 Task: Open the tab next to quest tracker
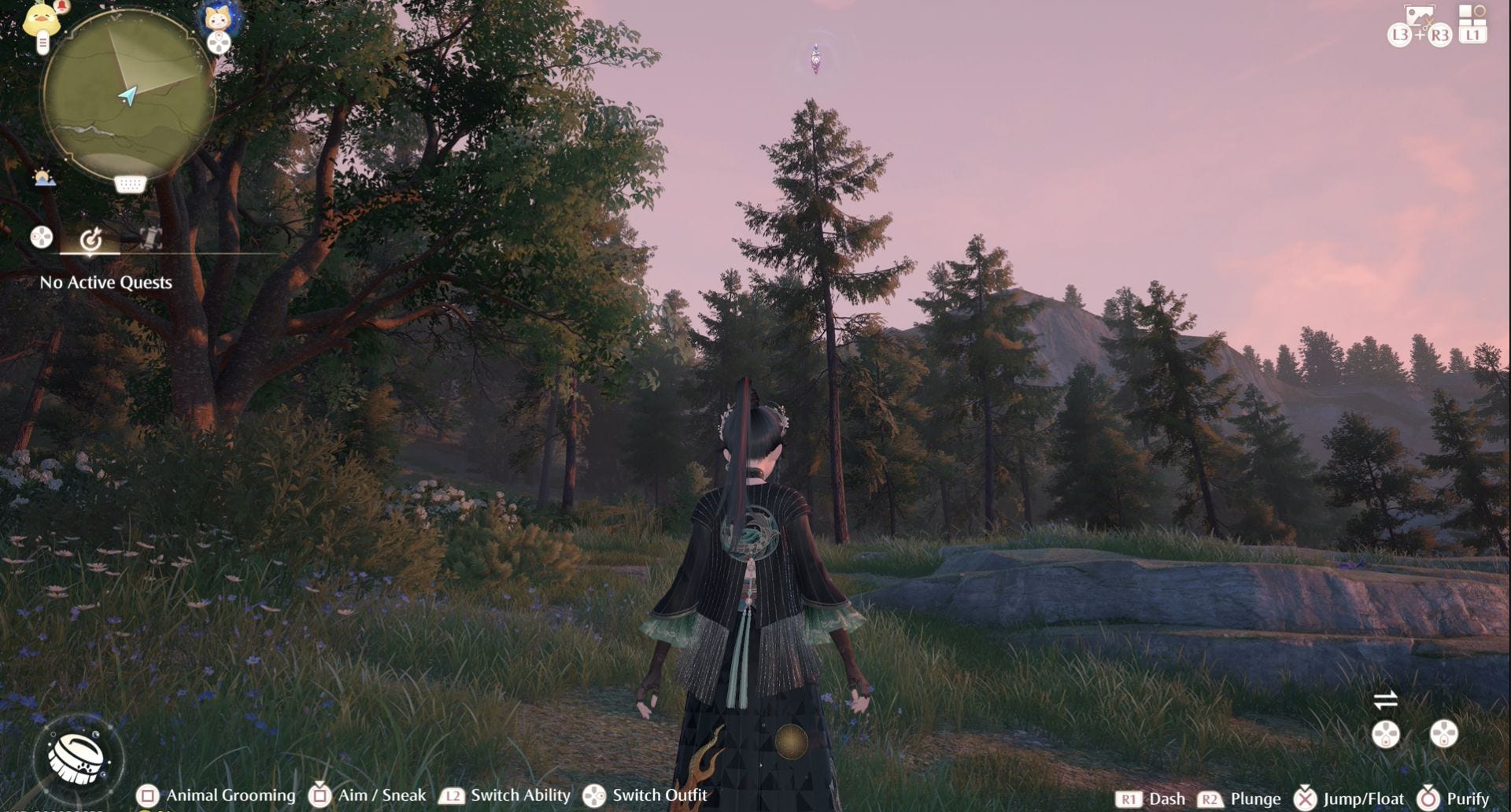[150, 238]
